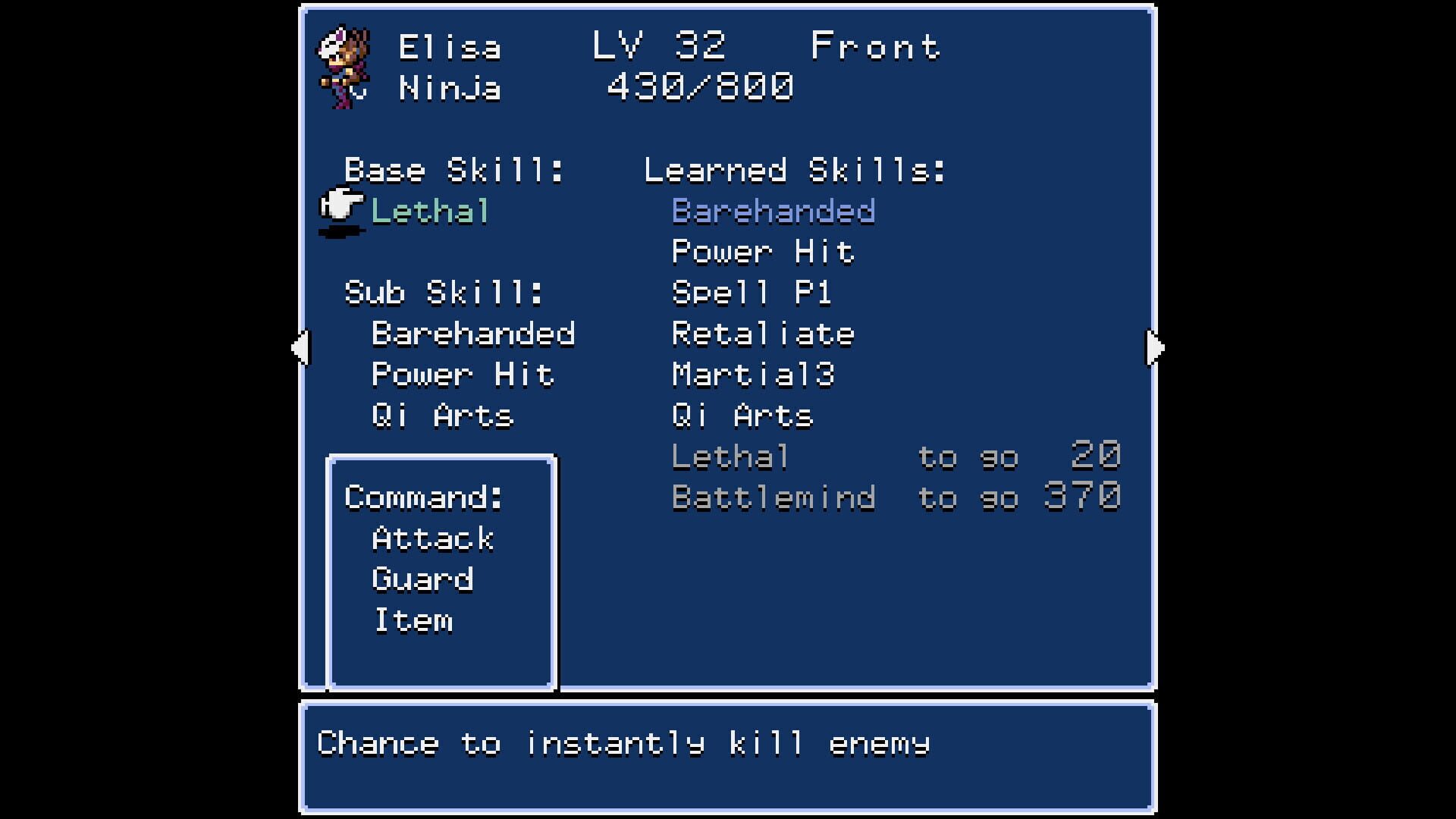Select the Lethal base skill
1456x819 pixels.
pyautogui.click(x=428, y=212)
